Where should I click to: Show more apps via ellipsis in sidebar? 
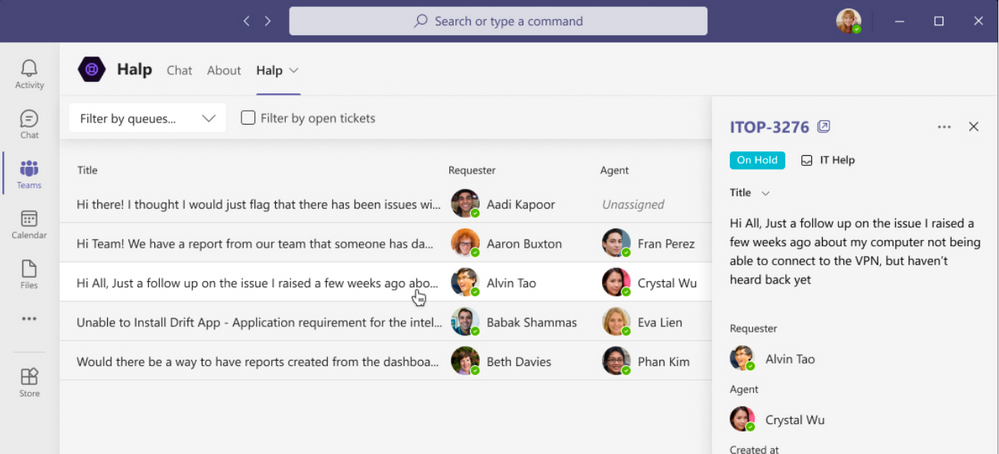click(x=29, y=319)
